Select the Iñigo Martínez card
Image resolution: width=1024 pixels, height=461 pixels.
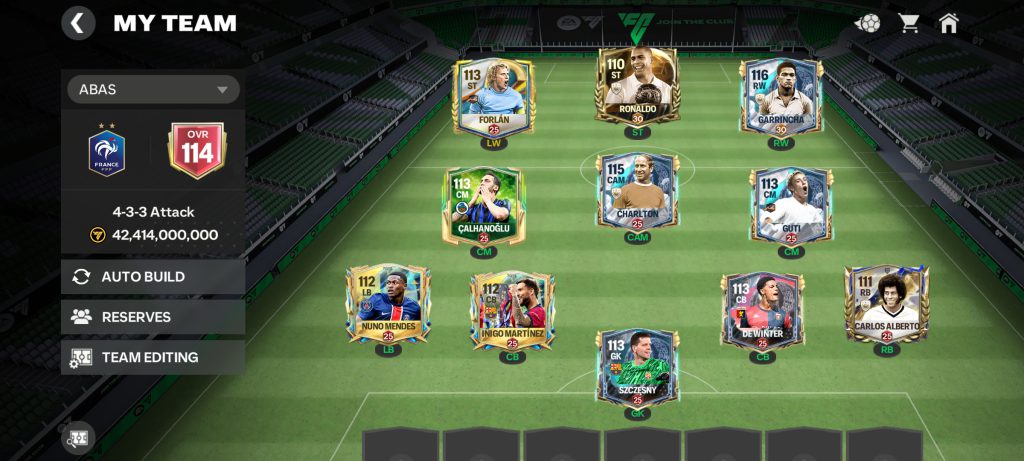click(x=512, y=309)
